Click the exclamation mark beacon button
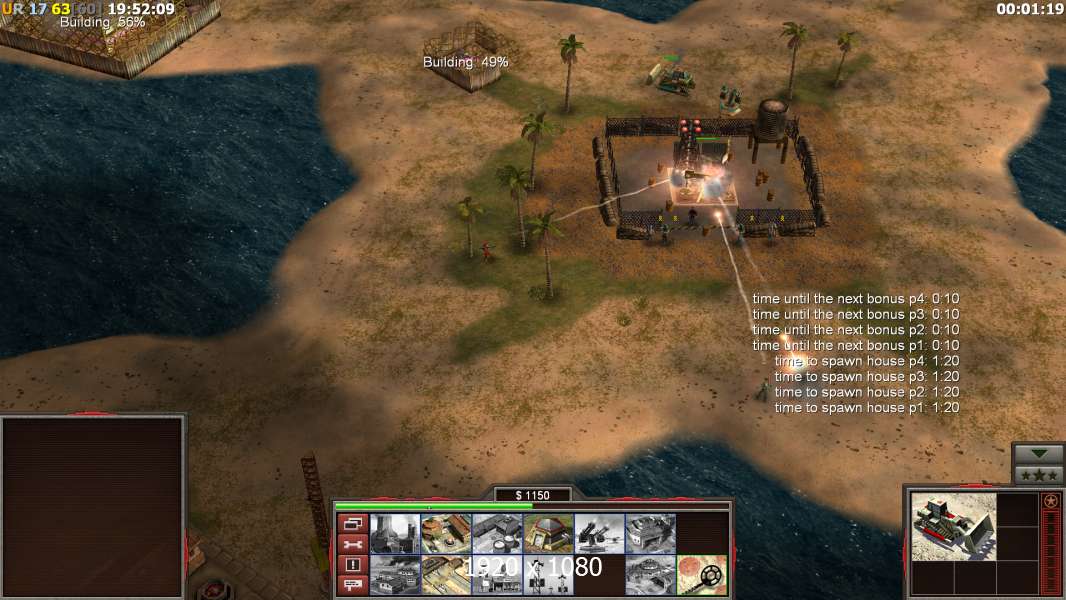The width and height of the screenshot is (1066, 600). coord(352,565)
